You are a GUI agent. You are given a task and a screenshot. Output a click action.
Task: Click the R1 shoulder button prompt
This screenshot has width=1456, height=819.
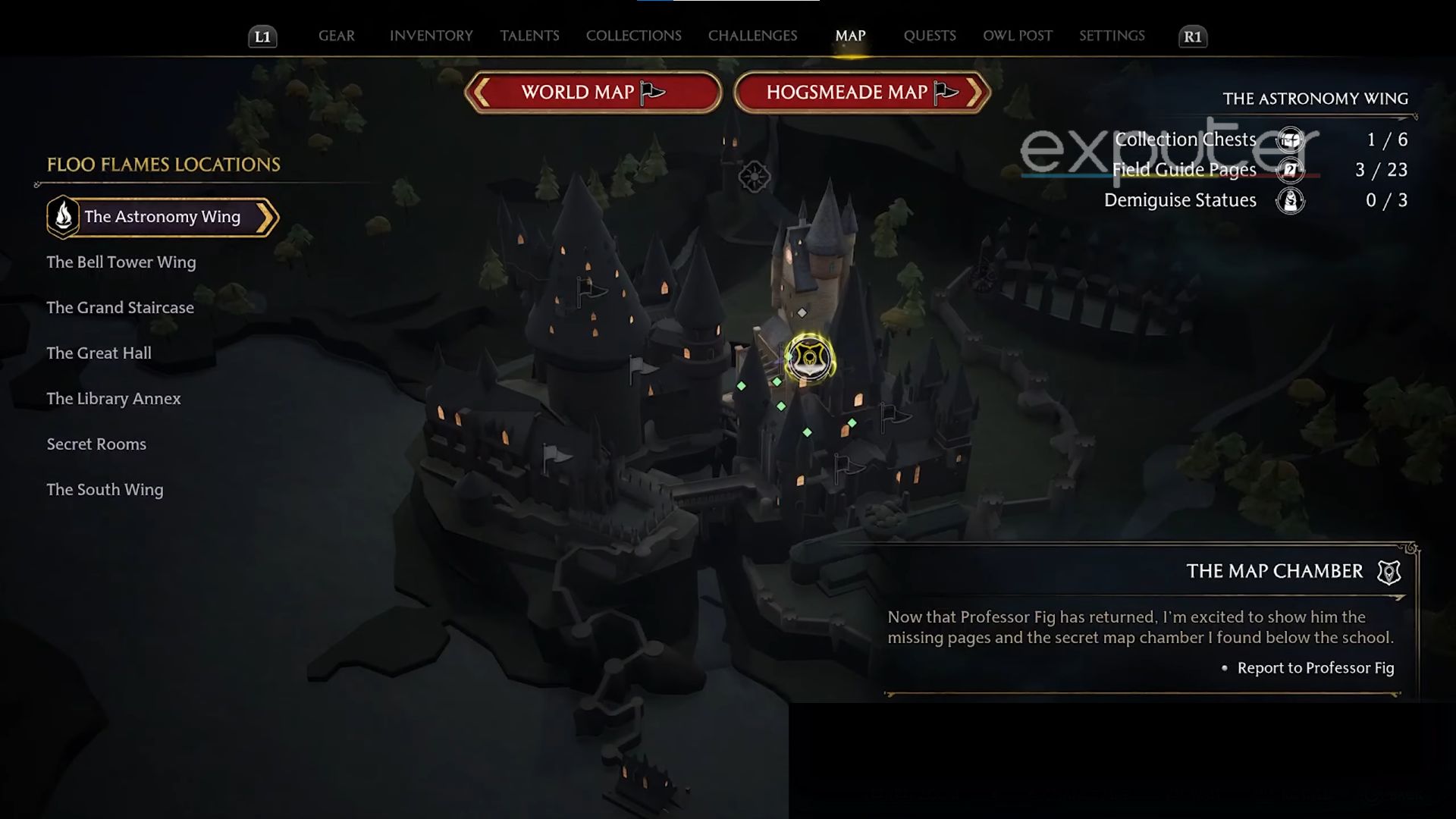pos(1193,35)
